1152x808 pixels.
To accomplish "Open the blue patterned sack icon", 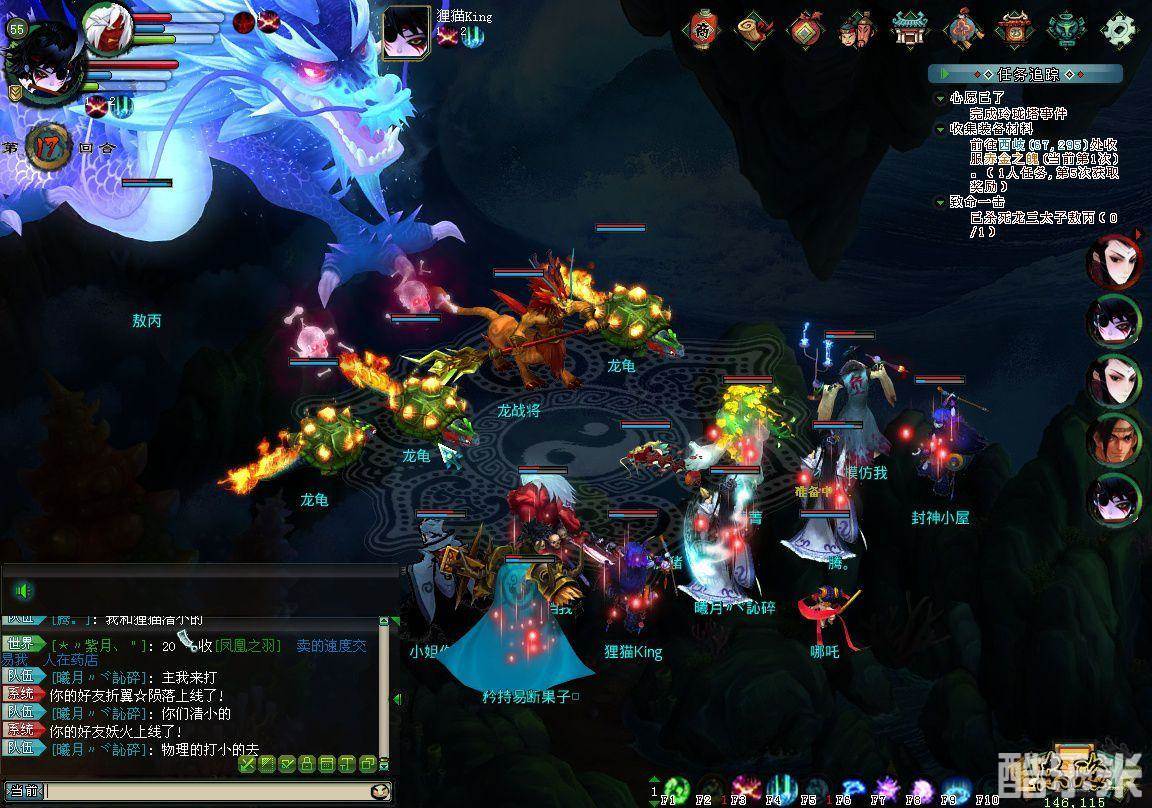I will [x=963, y=30].
